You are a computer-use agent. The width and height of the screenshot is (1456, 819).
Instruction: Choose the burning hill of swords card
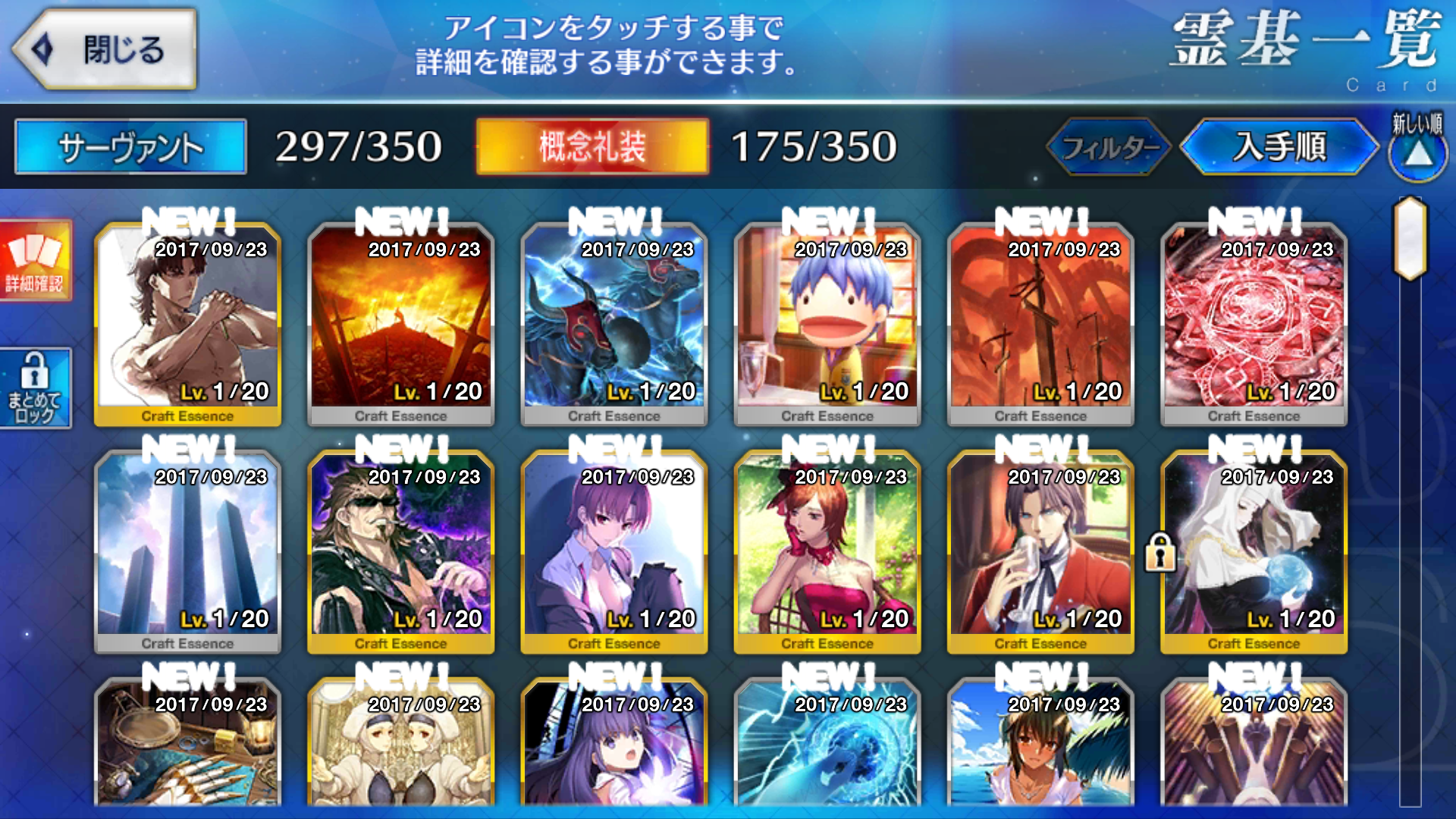(400, 324)
